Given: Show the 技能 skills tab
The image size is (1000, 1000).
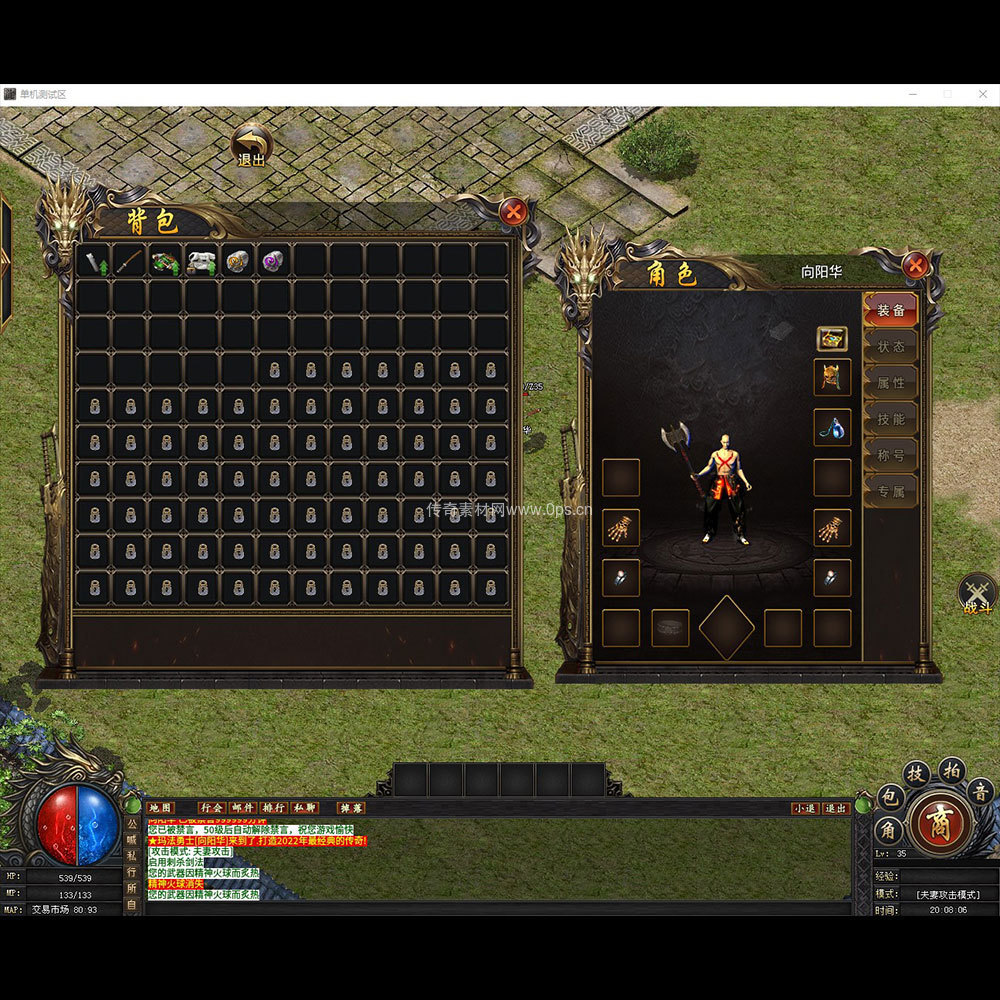Looking at the screenshot, I should [890, 419].
